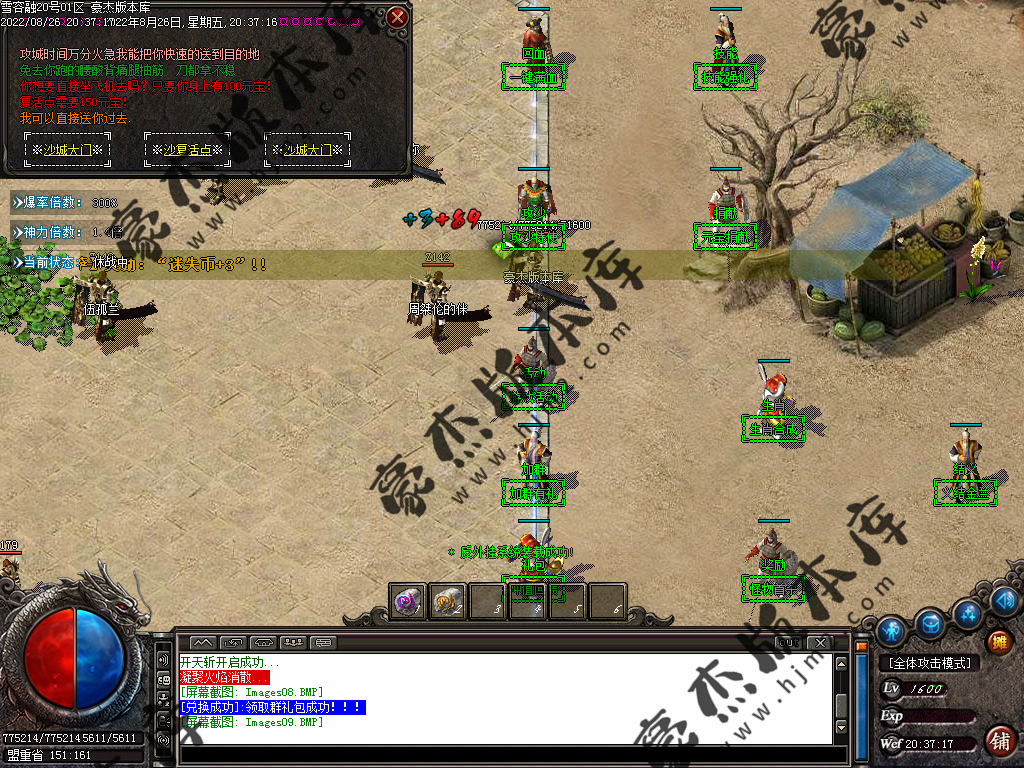
Task: Open the 摊 stall button
Action: click(998, 643)
